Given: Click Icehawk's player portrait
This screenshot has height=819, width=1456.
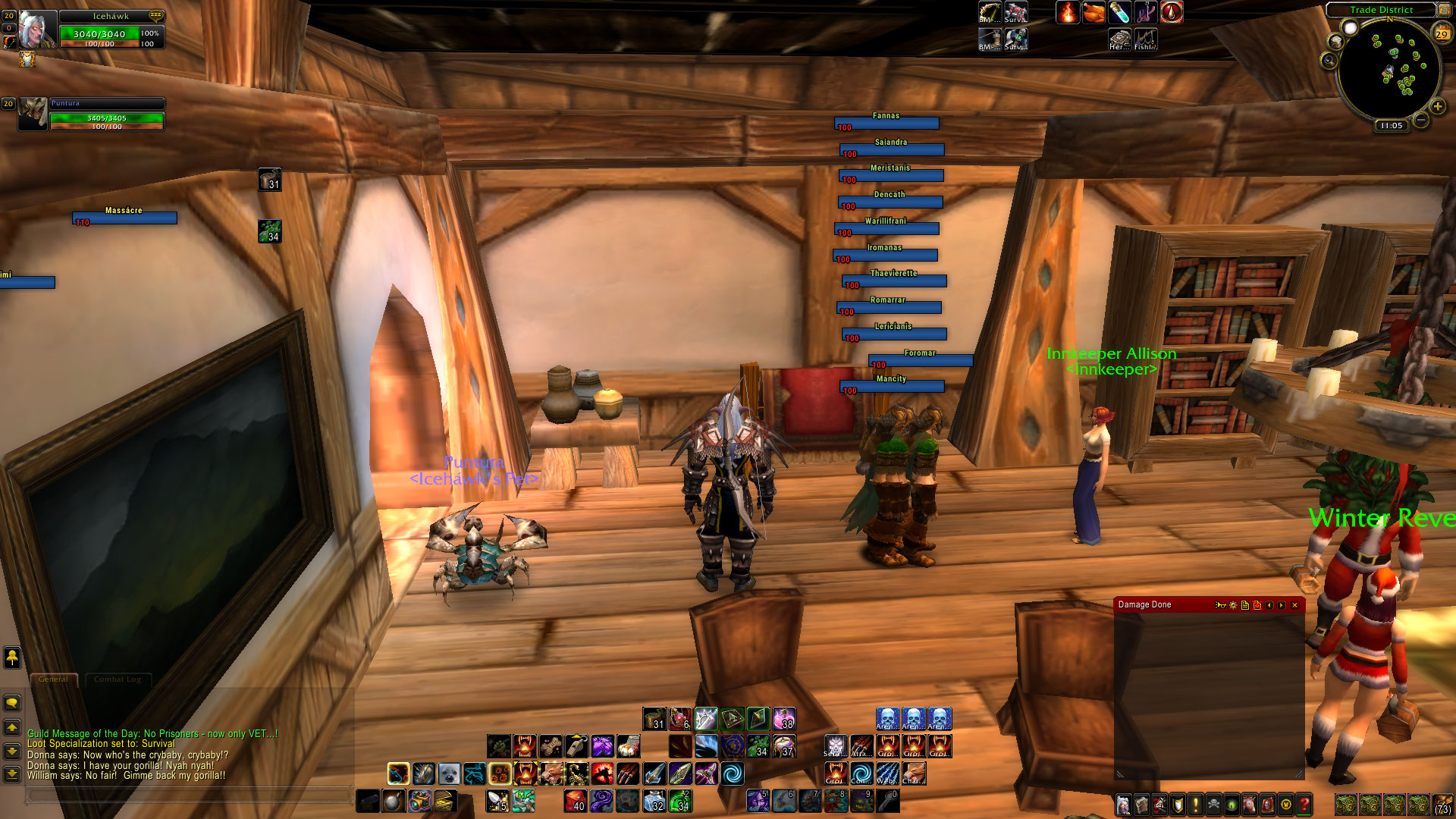Looking at the screenshot, I should 36,29.
